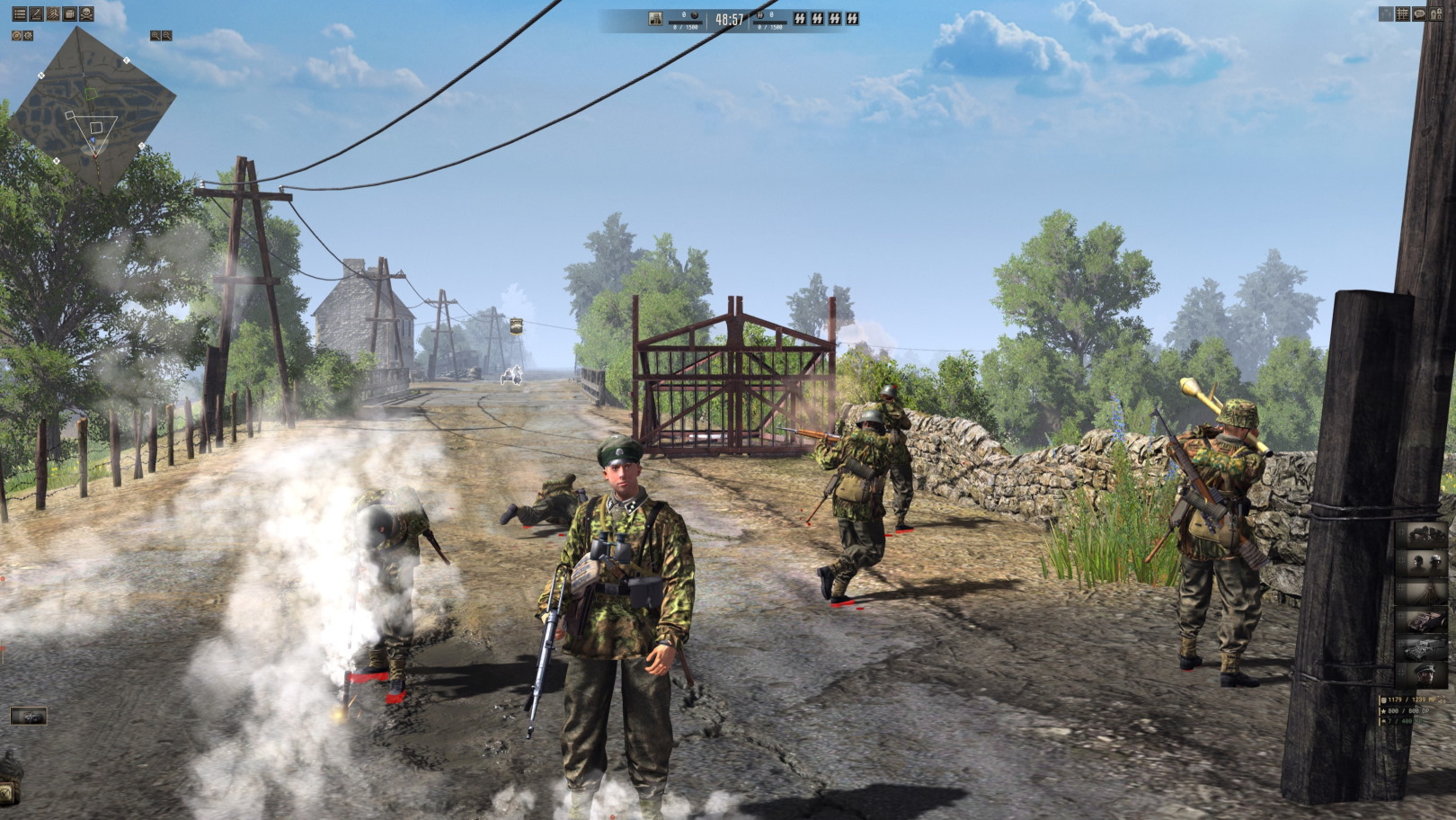Select the infantry squad reinforcement category

point(1425,535)
